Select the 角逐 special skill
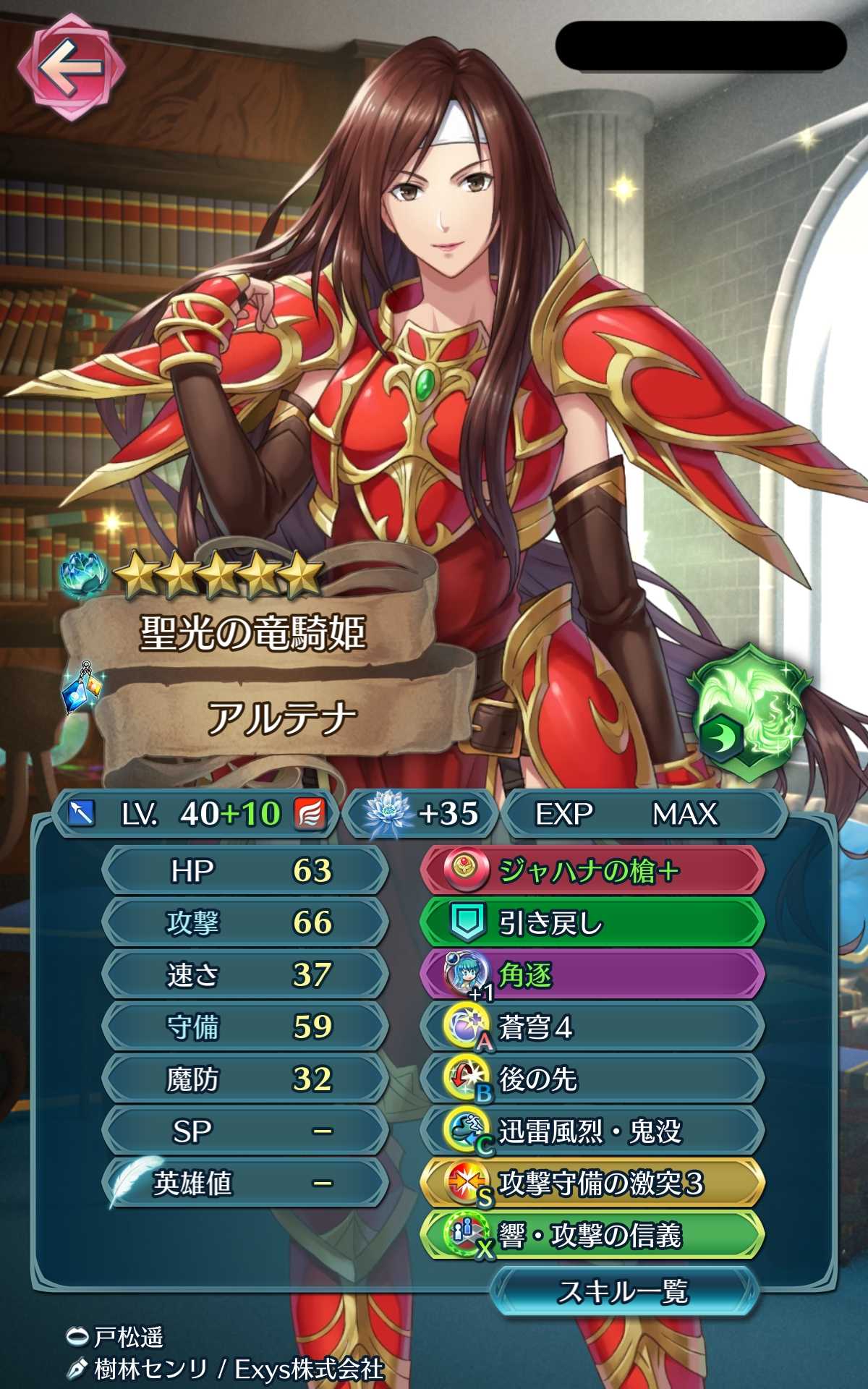 point(592,975)
